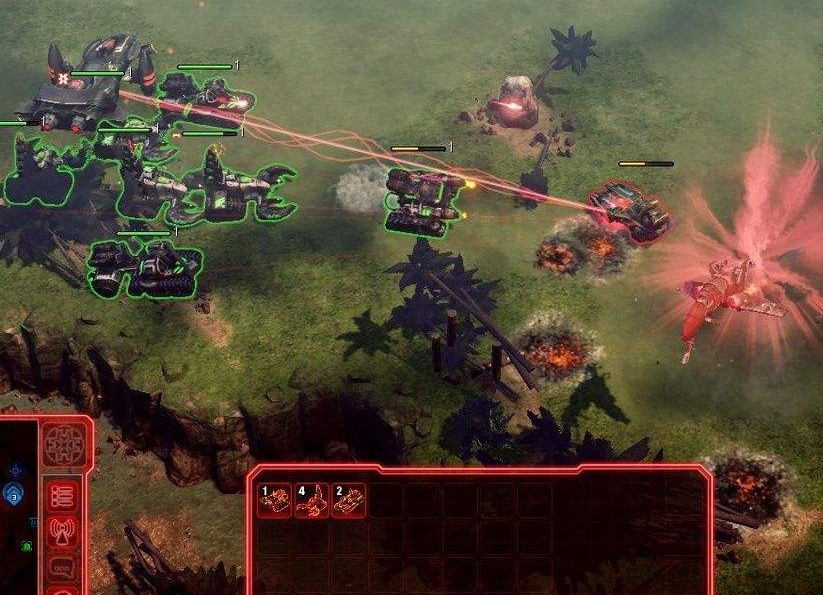Activate the radio beacon button

(x=63, y=532)
